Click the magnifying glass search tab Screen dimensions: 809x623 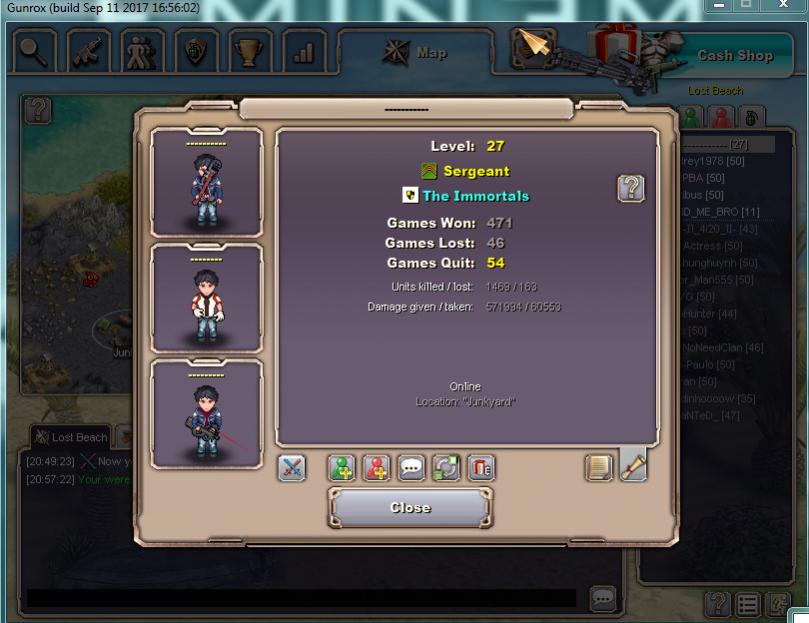click(35, 52)
